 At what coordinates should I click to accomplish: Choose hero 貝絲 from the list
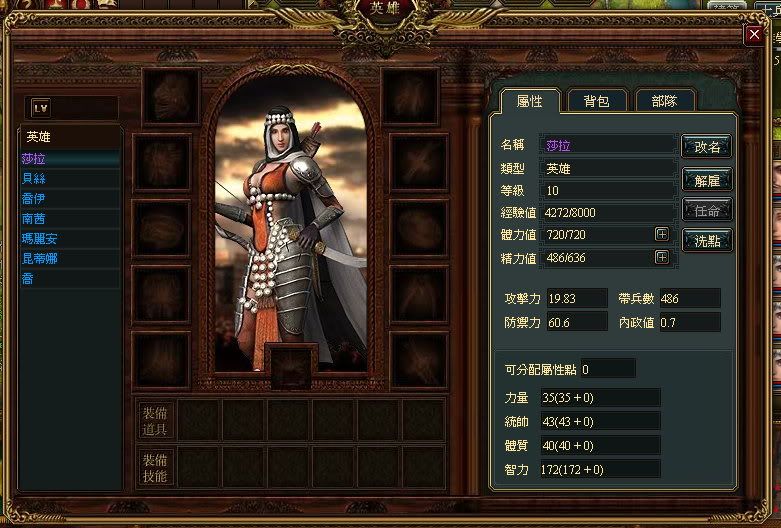tap(34, 178)
